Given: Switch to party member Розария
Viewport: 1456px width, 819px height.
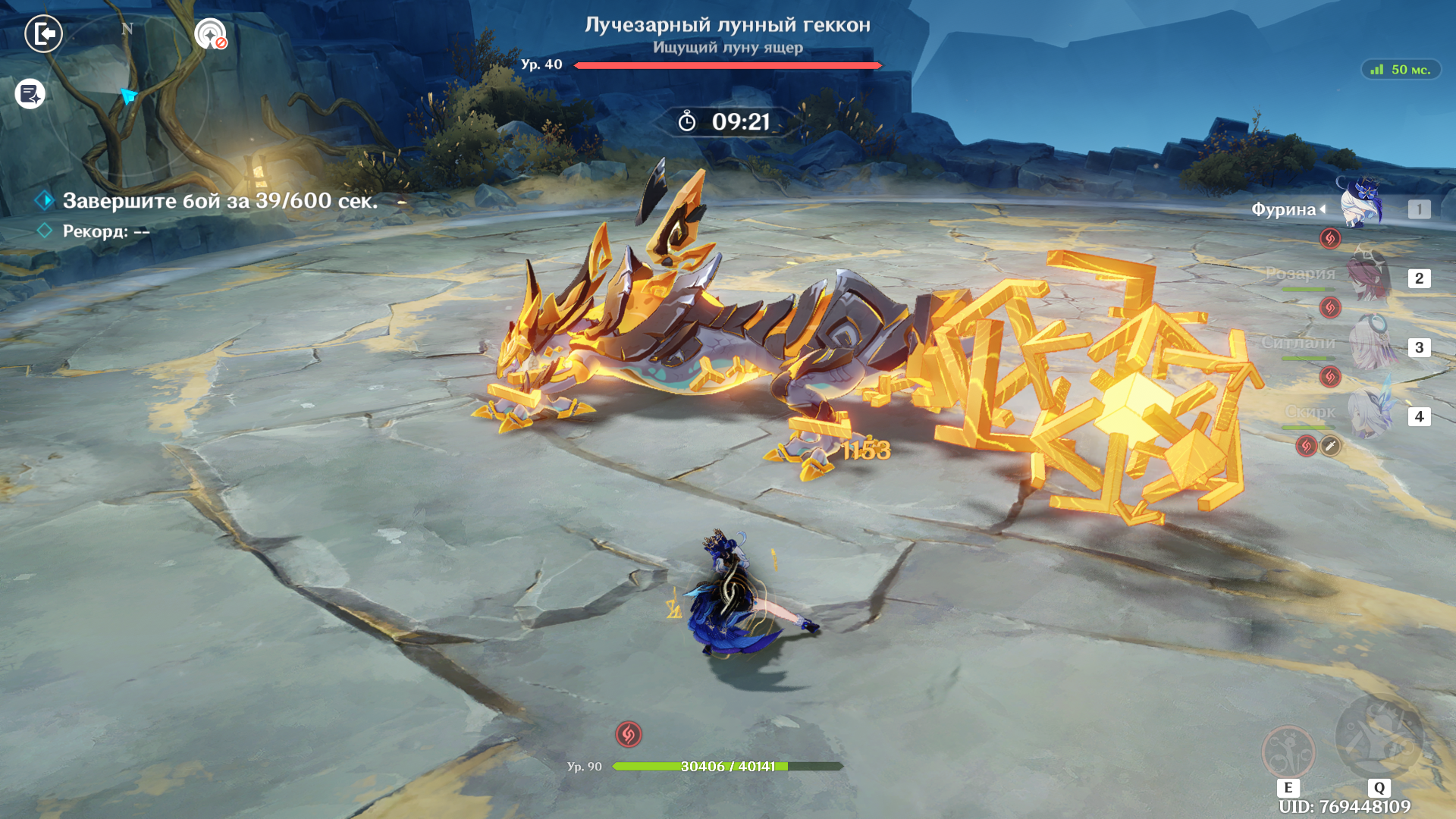Looking at the screenshot, I should click(x=1369, y=278).
